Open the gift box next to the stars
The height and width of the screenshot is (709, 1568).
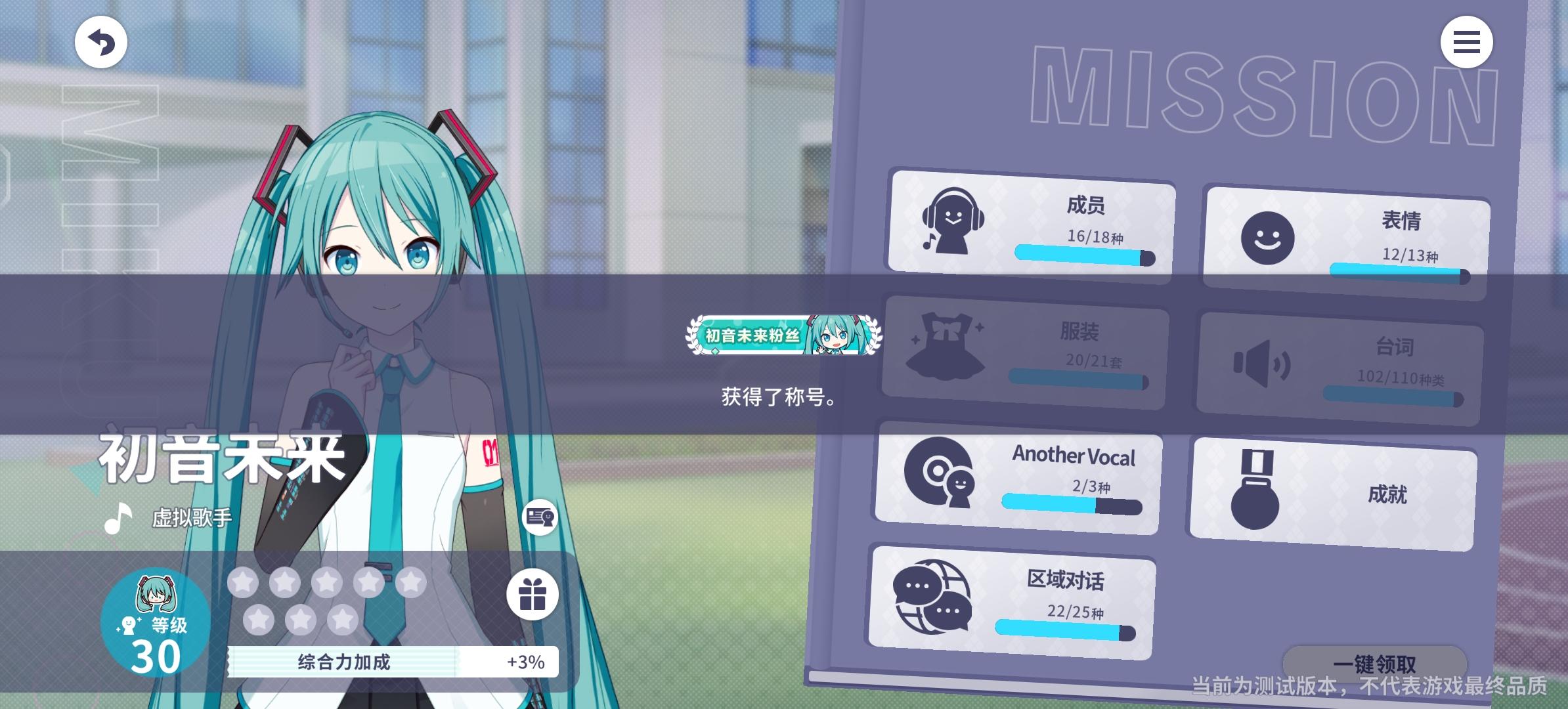point(533,593)
